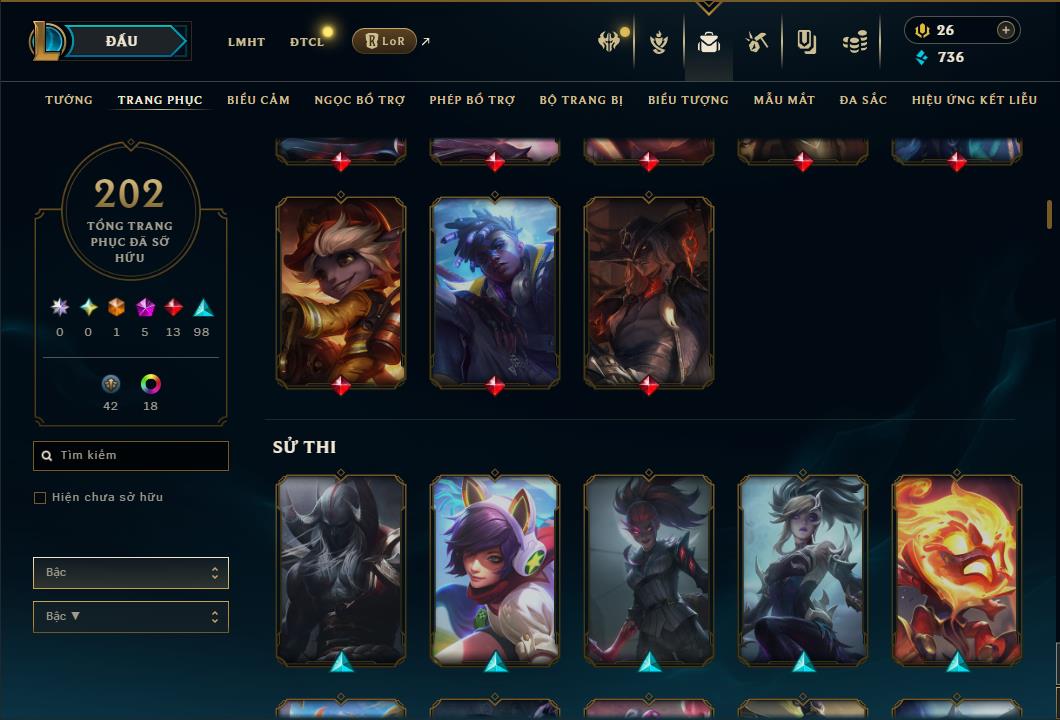1060x720 pixels.
Task: Open the Bậc ▼ sorting dropdown
Action: click(131, 617)
